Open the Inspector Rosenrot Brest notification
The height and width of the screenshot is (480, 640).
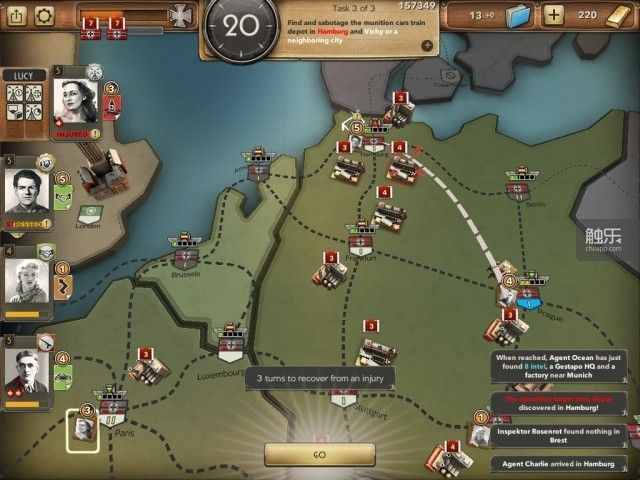(x=563, y=434)
